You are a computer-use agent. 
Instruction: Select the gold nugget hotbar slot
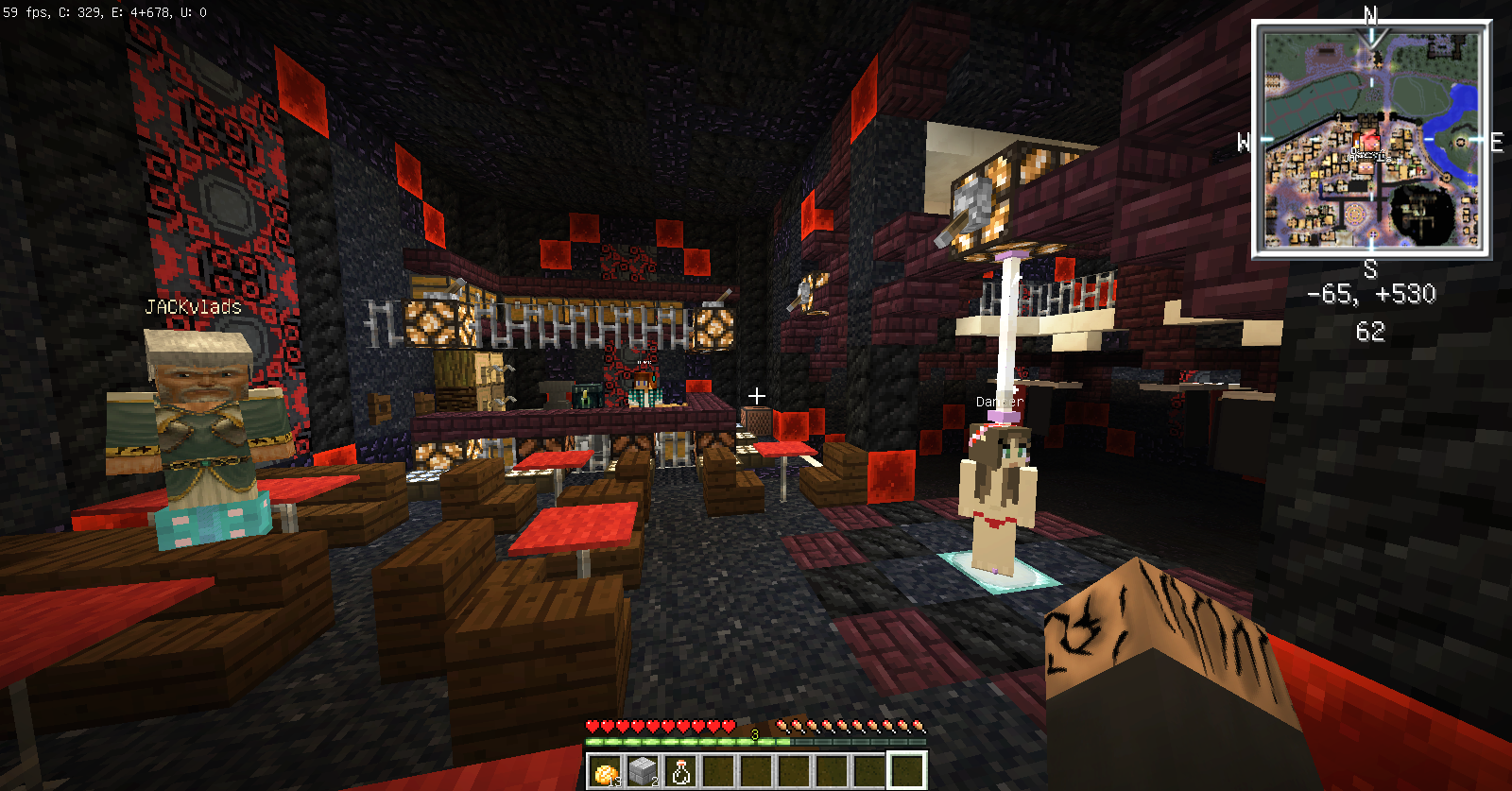pyautogui.click(x=605, y=771)
